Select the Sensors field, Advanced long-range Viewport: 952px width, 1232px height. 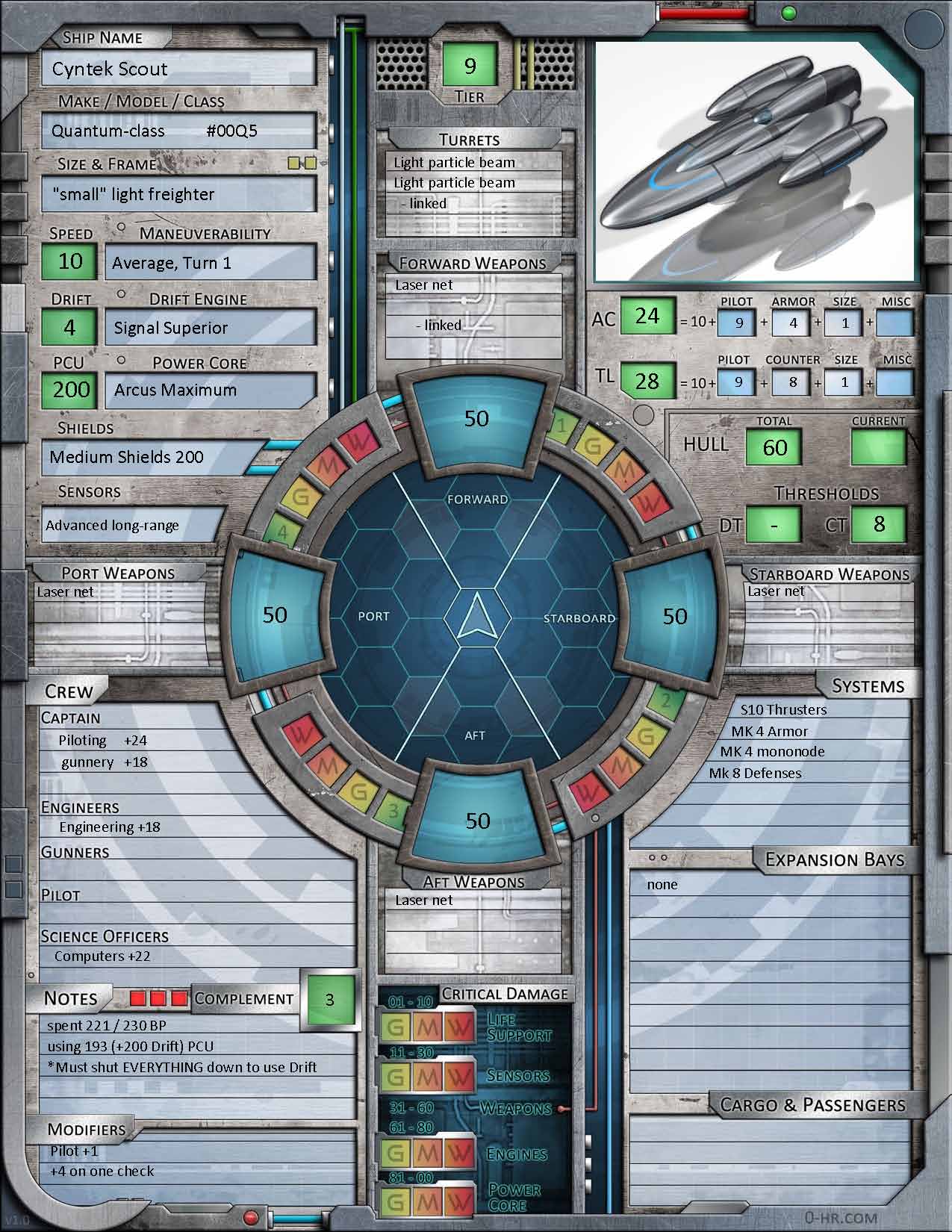[x=133, y=525]
